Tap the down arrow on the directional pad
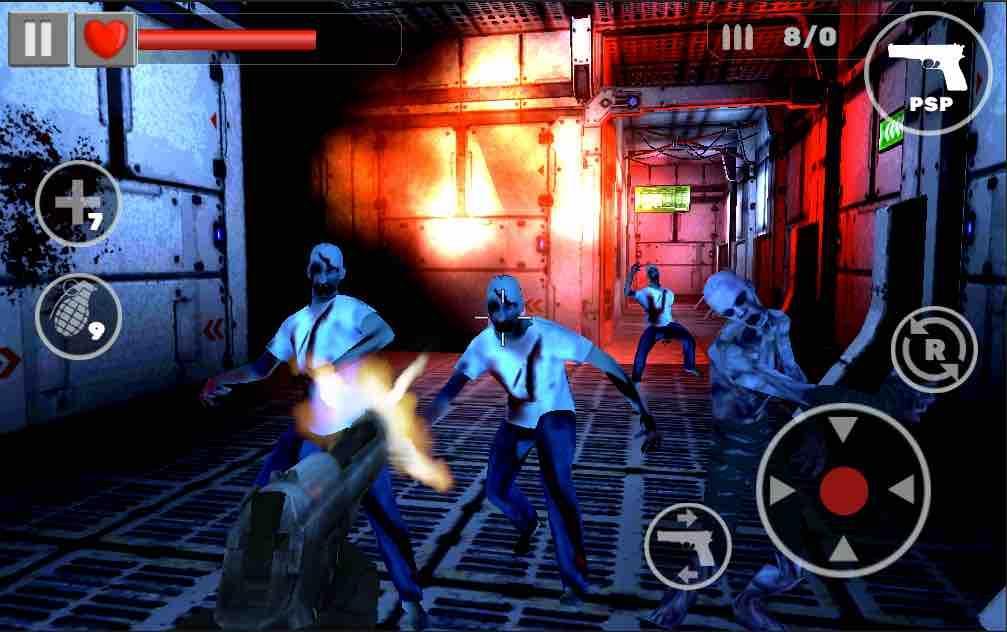The image size is (1007, 632). 843,550
